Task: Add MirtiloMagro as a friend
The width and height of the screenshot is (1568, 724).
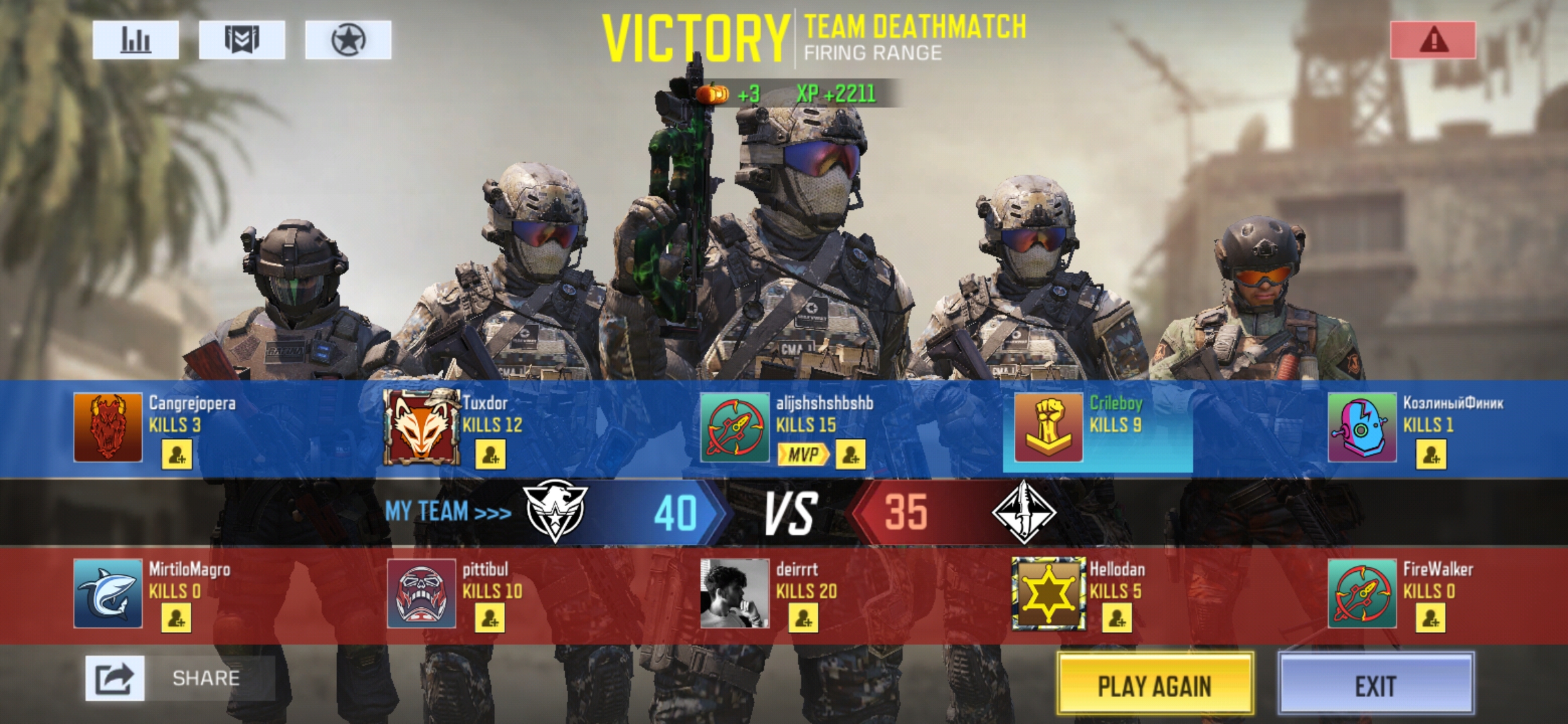Action: click(x=176, y=618)
